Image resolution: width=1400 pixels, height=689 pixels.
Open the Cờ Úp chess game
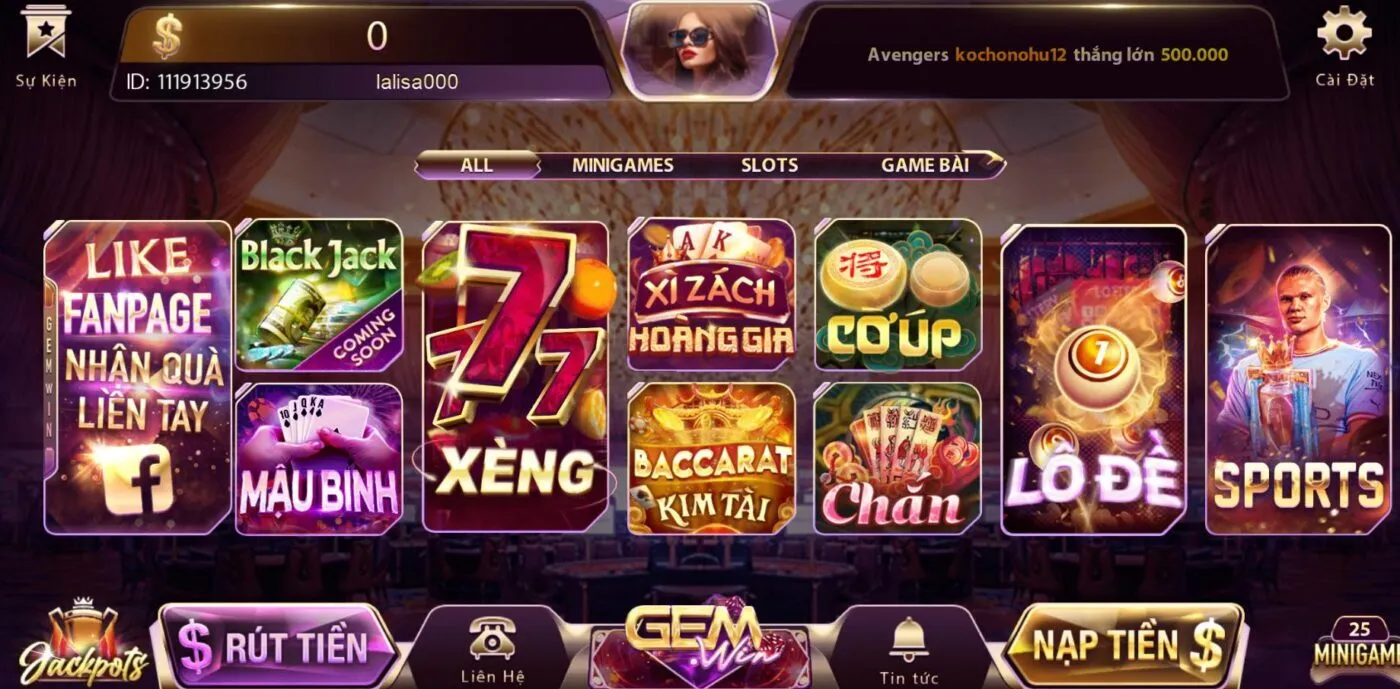tap(898, 294)
